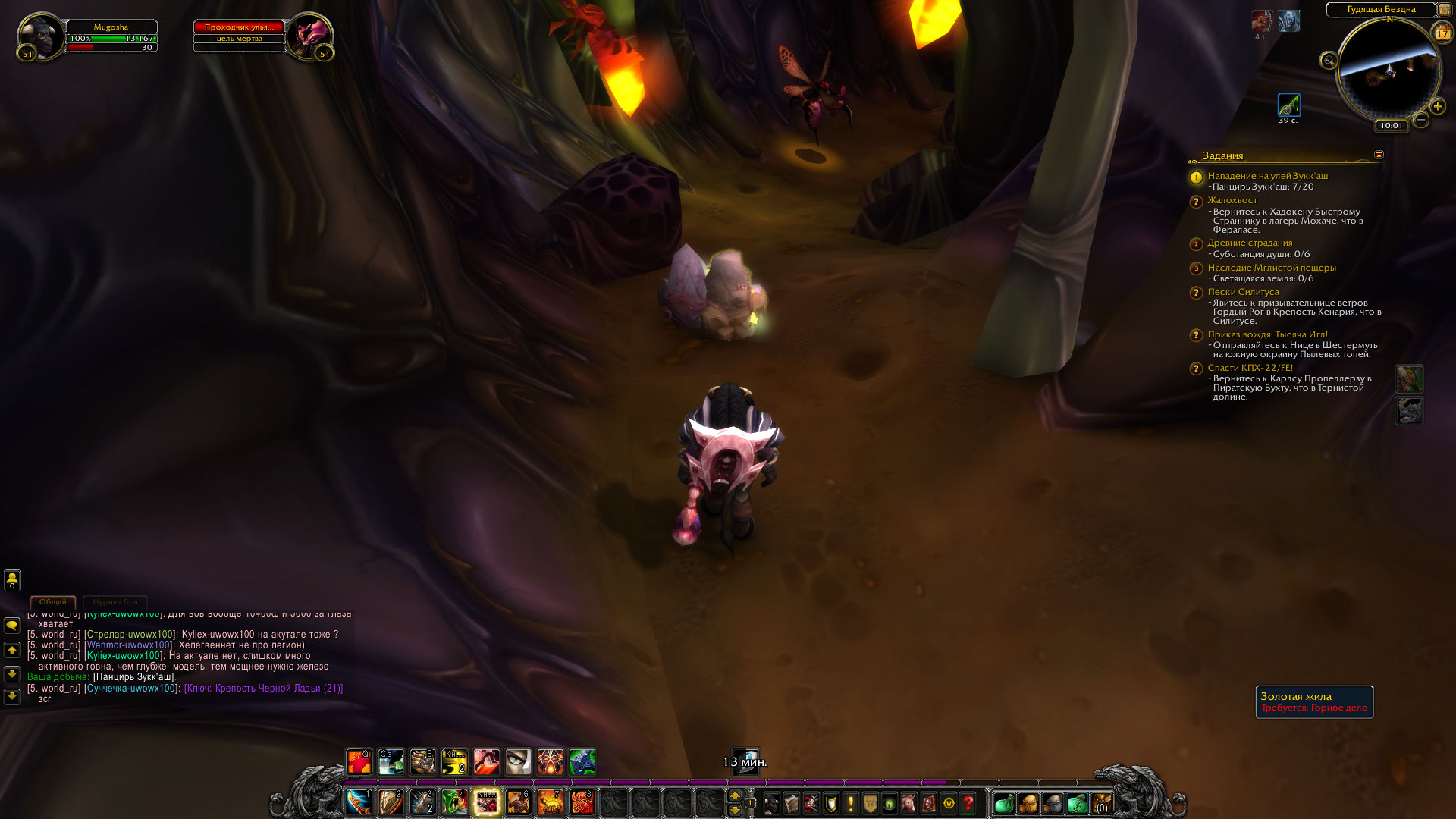Click Mugosha's player portrait
This screenshot has width=1456, height=819.
[39, 36]
